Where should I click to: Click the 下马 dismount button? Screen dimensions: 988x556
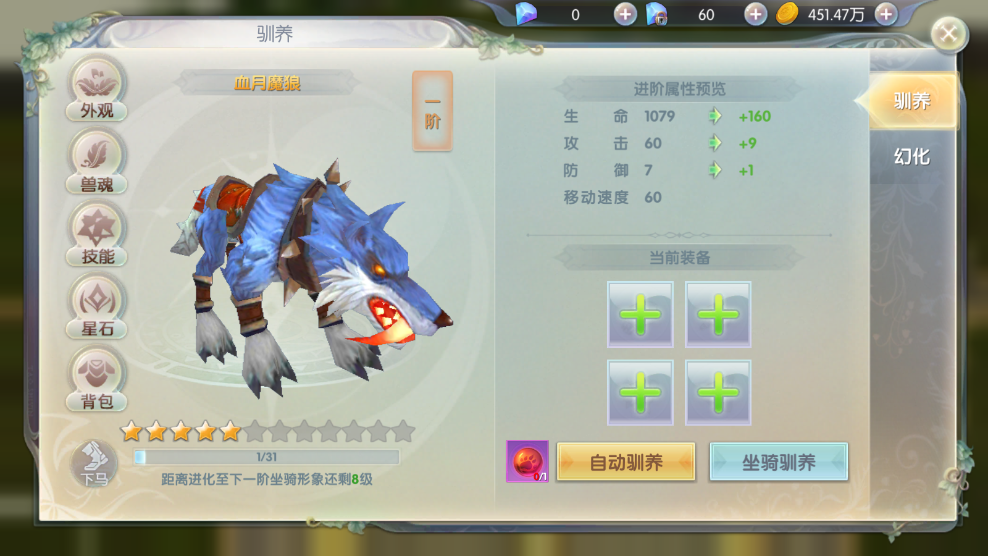point(95,464)
